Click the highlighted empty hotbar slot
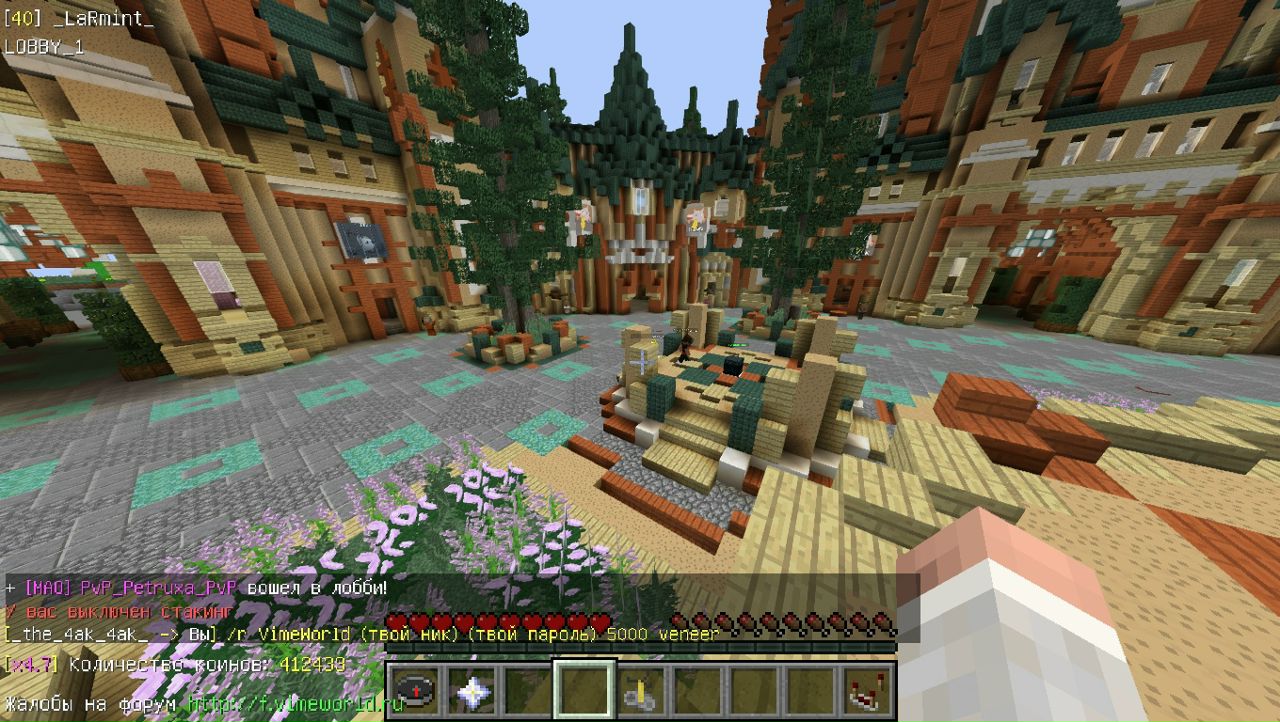This screenshot has width=1280, height=722. (582, 689)
